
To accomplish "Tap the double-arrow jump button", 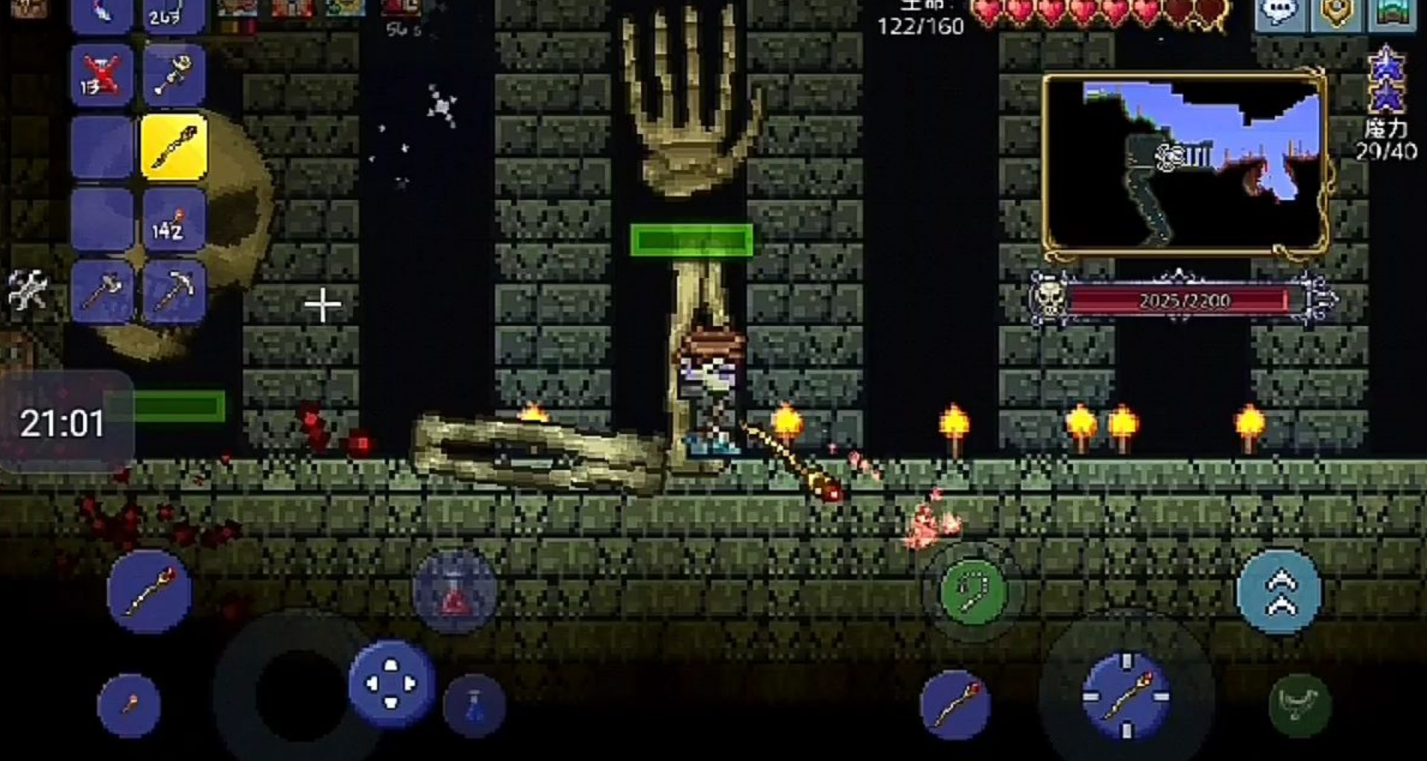I will click(1279, 591).
